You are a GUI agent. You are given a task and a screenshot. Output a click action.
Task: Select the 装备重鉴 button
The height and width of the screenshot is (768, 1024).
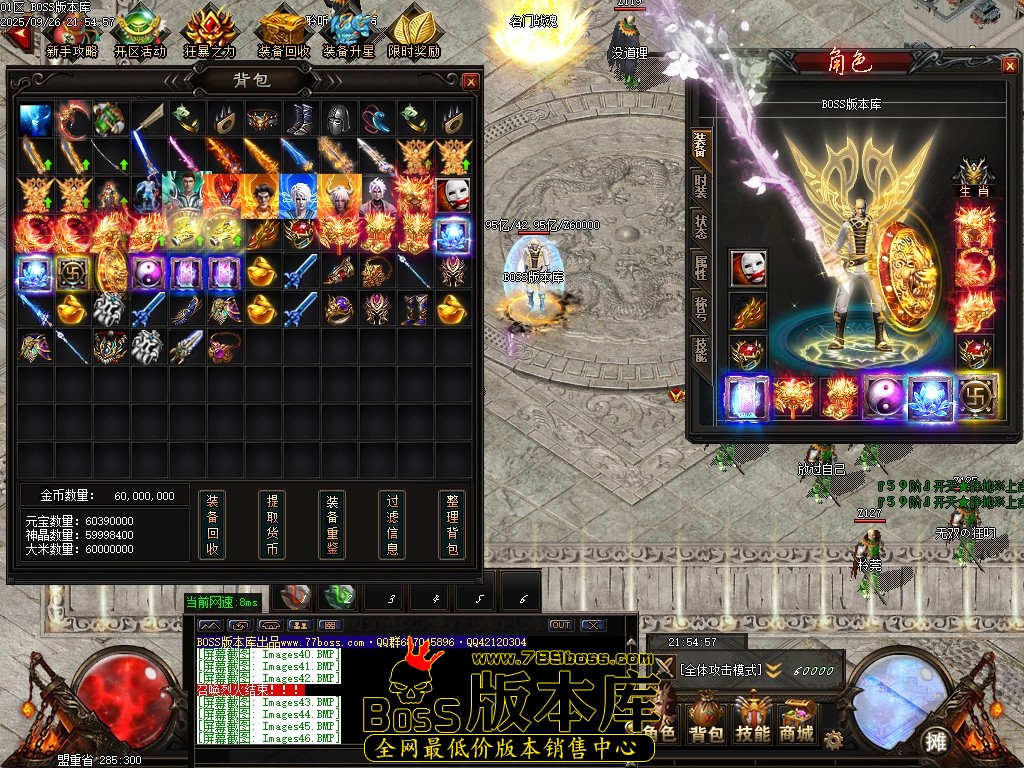click(x=332, y=524)
